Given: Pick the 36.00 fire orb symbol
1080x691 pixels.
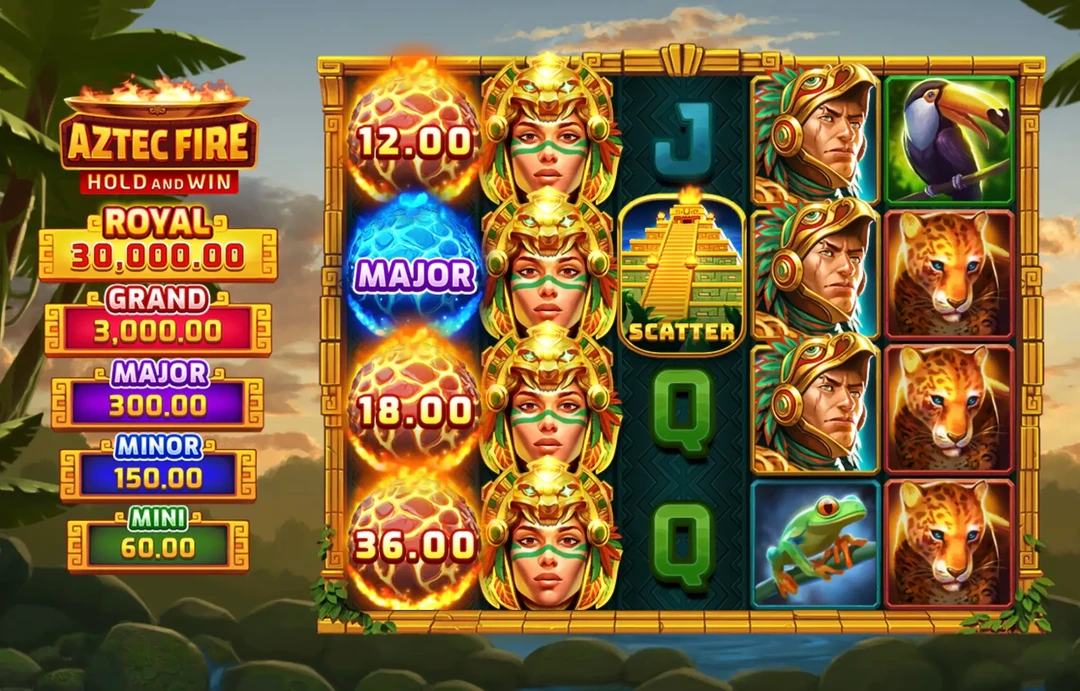Looking at the screenshot, I should pyautogui.click(x=414, y=543).
